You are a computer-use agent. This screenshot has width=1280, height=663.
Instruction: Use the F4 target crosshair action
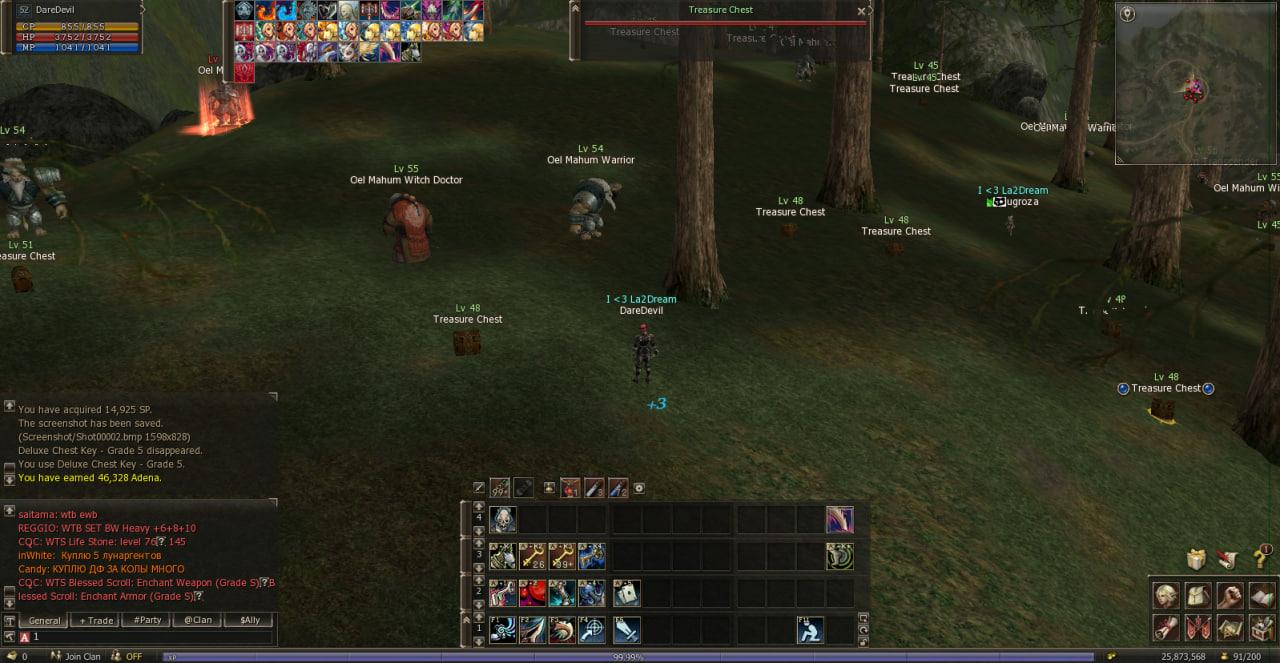coord(591,630)
